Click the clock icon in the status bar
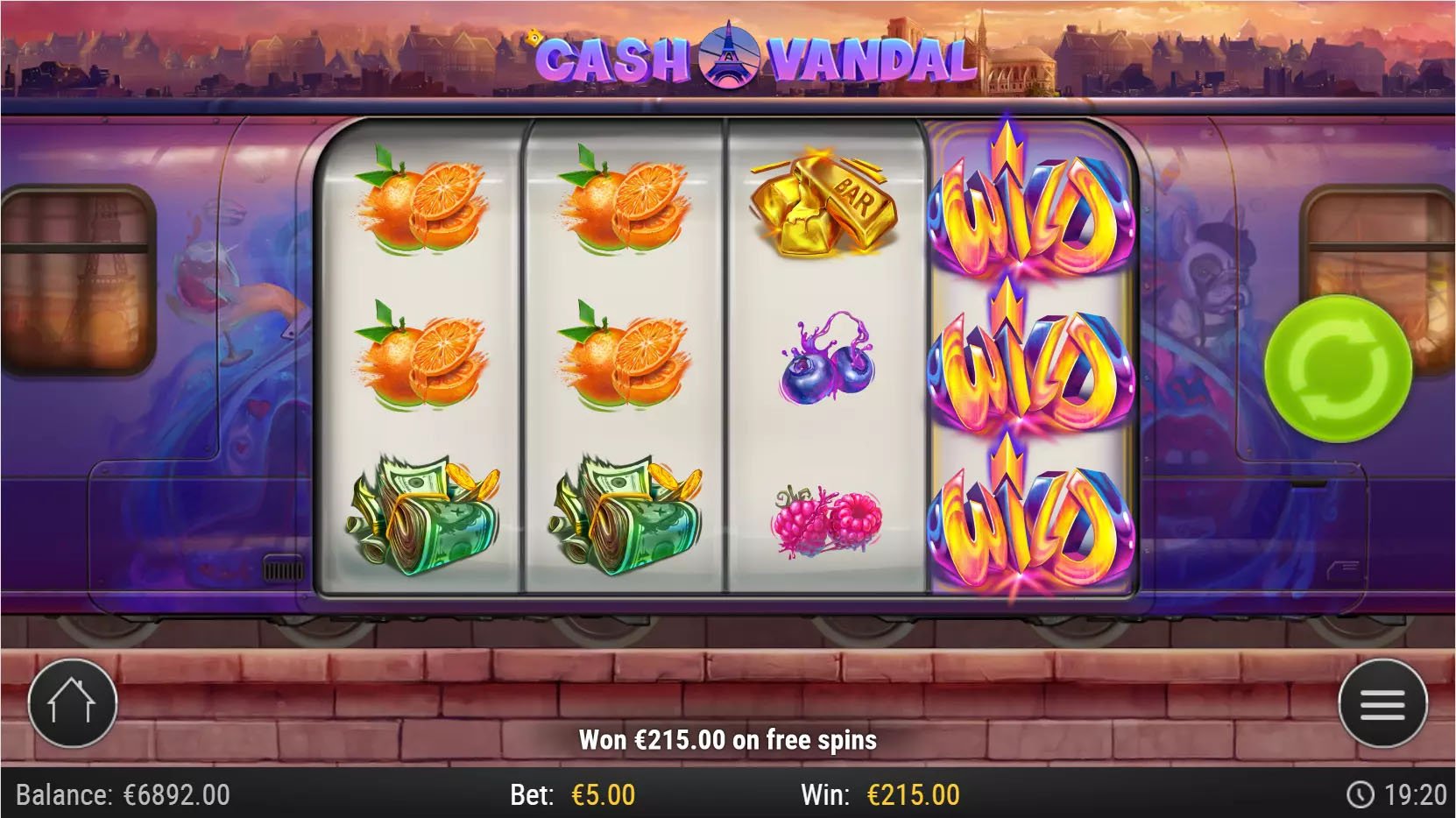 [1364, 793]
